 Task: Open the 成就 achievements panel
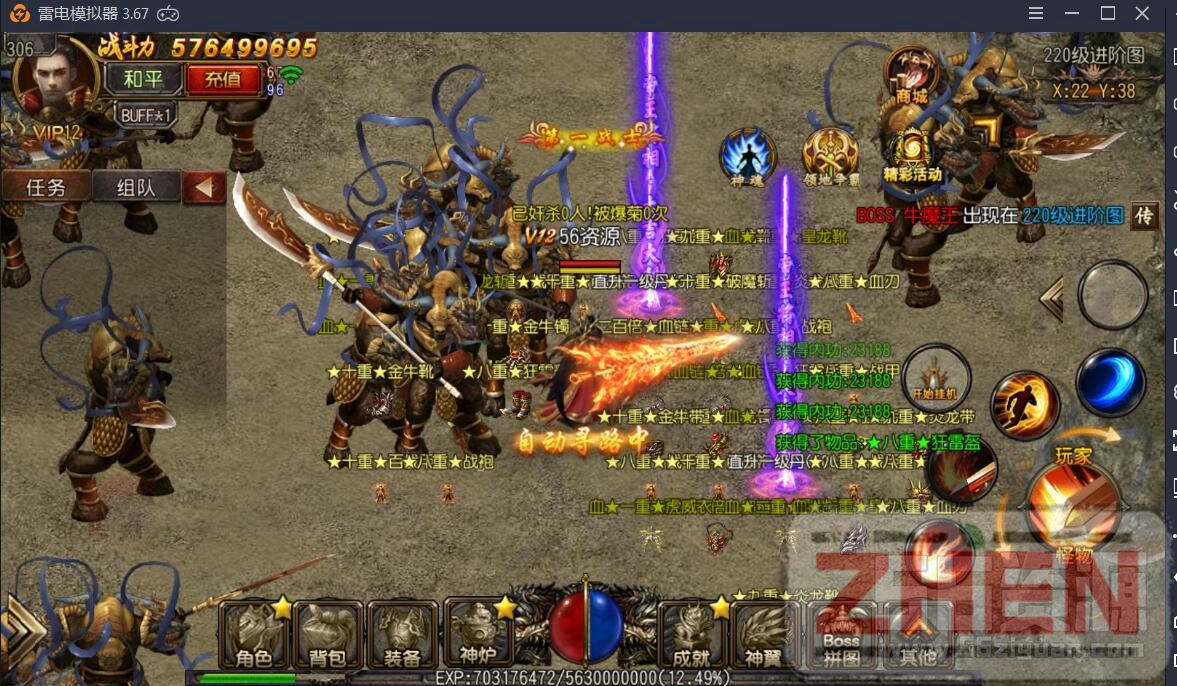(692, 635)
